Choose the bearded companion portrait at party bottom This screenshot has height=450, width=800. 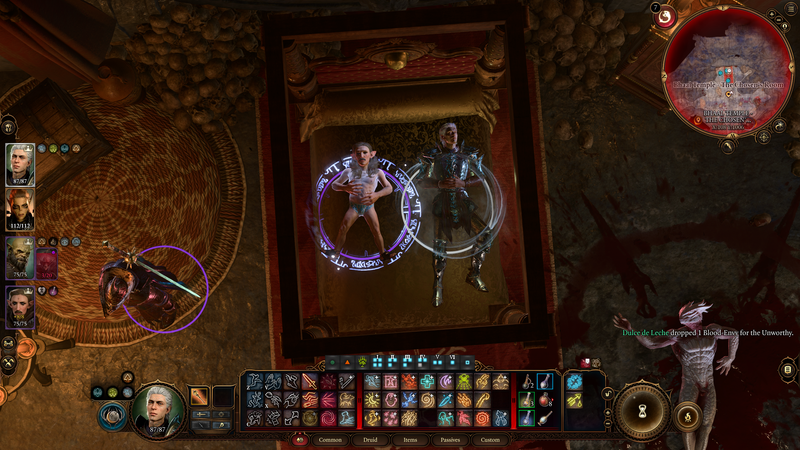pyautogui.click(x=22, y=305)
